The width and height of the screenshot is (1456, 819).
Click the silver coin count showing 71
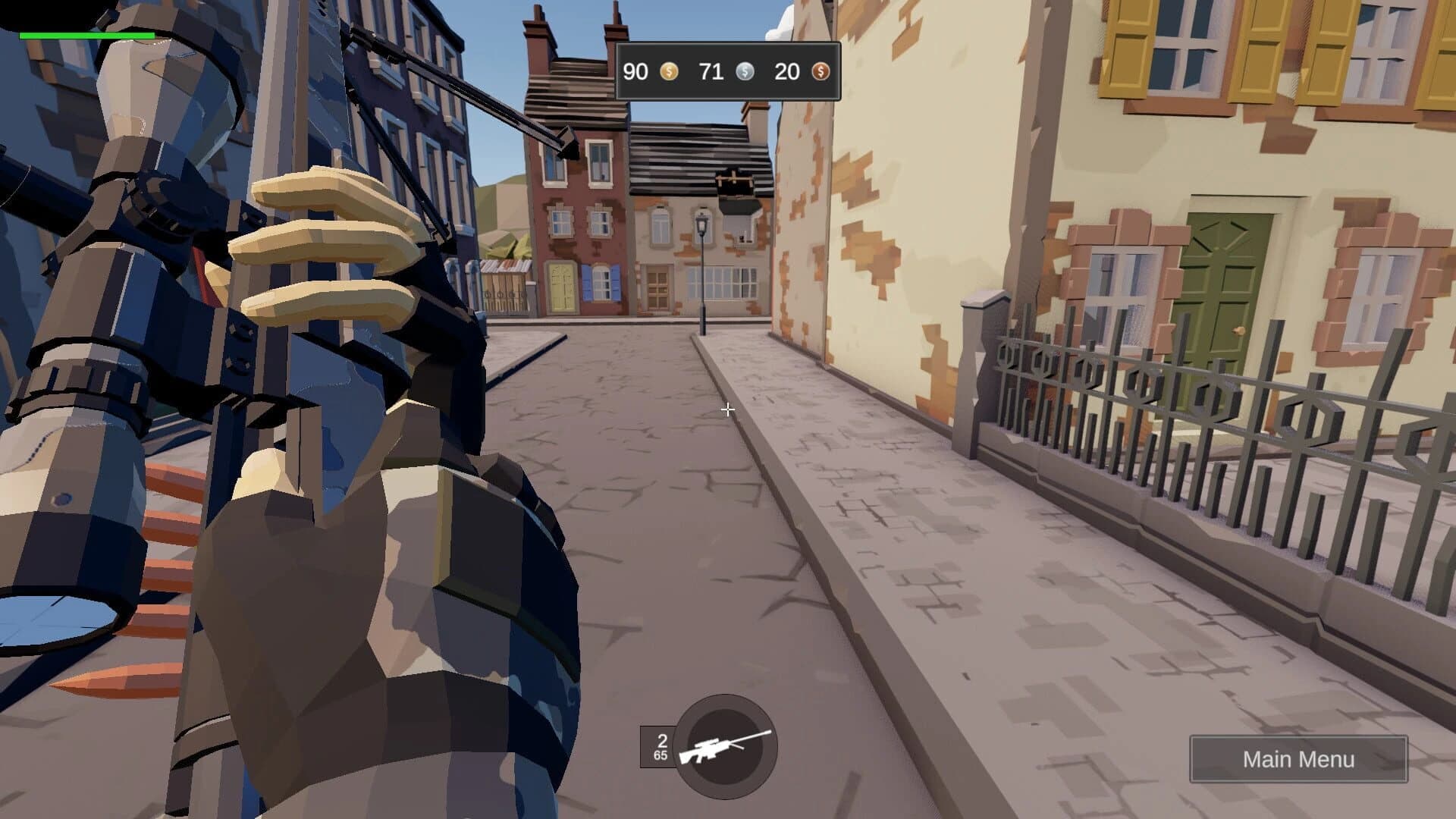[711, 72]
